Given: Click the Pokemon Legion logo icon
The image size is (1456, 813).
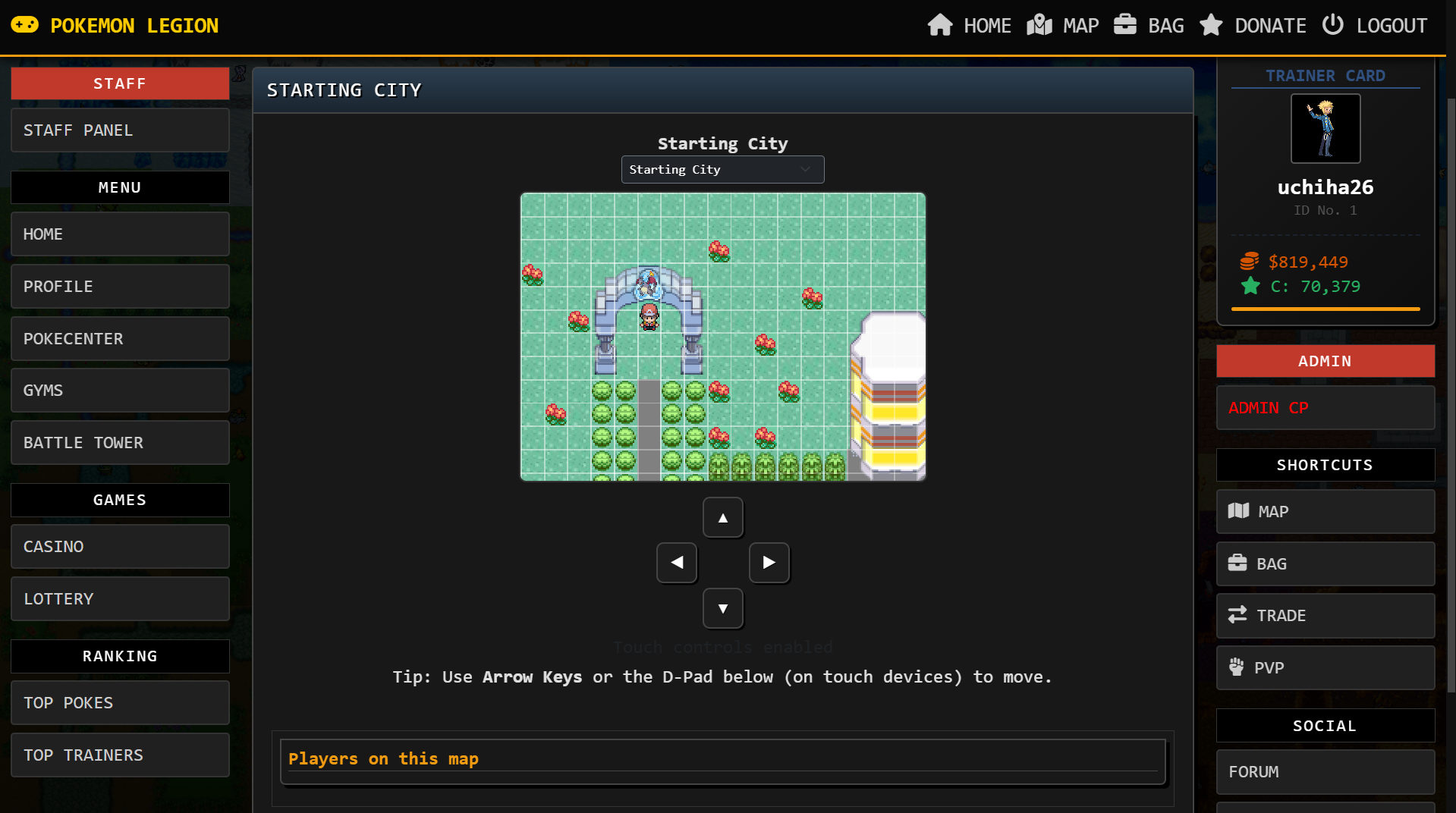Looking at the screenshot, I should click(25, 24).
